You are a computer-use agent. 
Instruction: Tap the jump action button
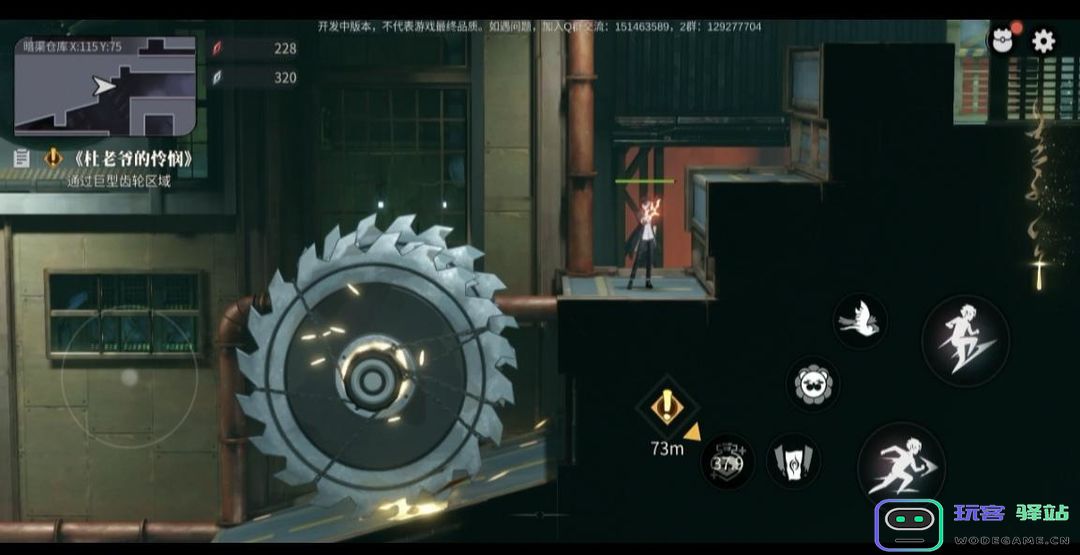click(x=965, y=340)
